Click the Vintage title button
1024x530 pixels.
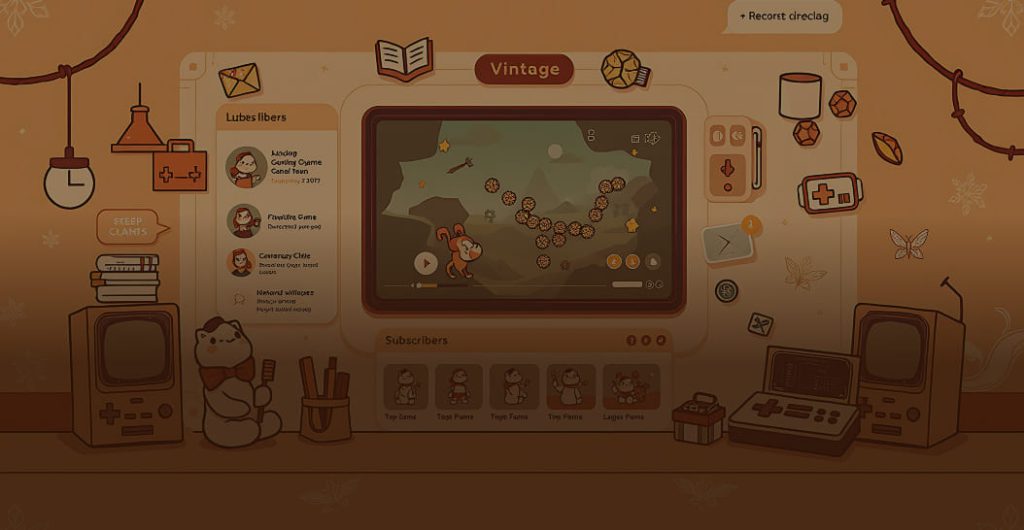point(524,69)
